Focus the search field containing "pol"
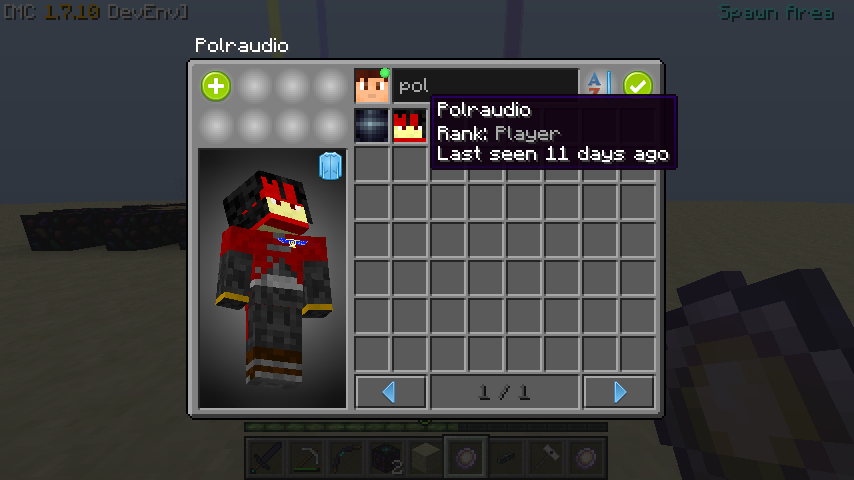The height and width of the screenshot is (480, 854). (x=485, y=86)
